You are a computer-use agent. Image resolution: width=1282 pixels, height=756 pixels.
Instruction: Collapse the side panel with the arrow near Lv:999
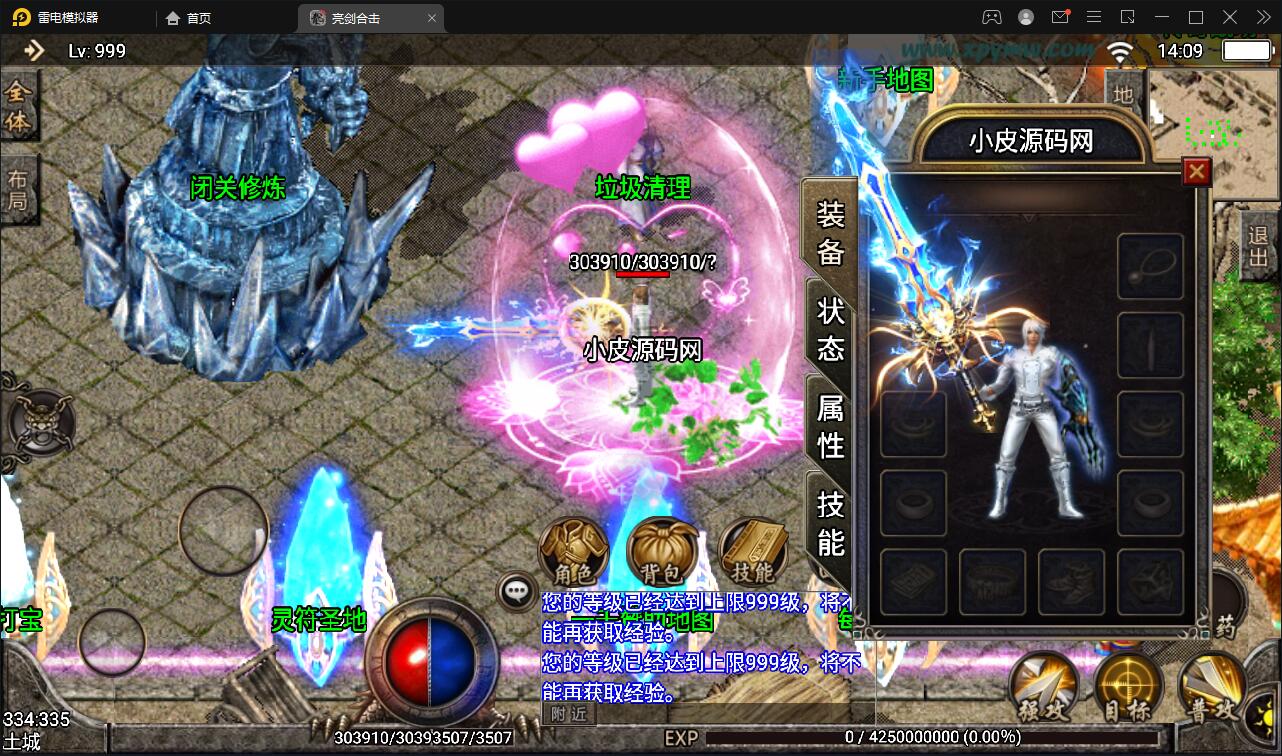click(x=33, y=50)
